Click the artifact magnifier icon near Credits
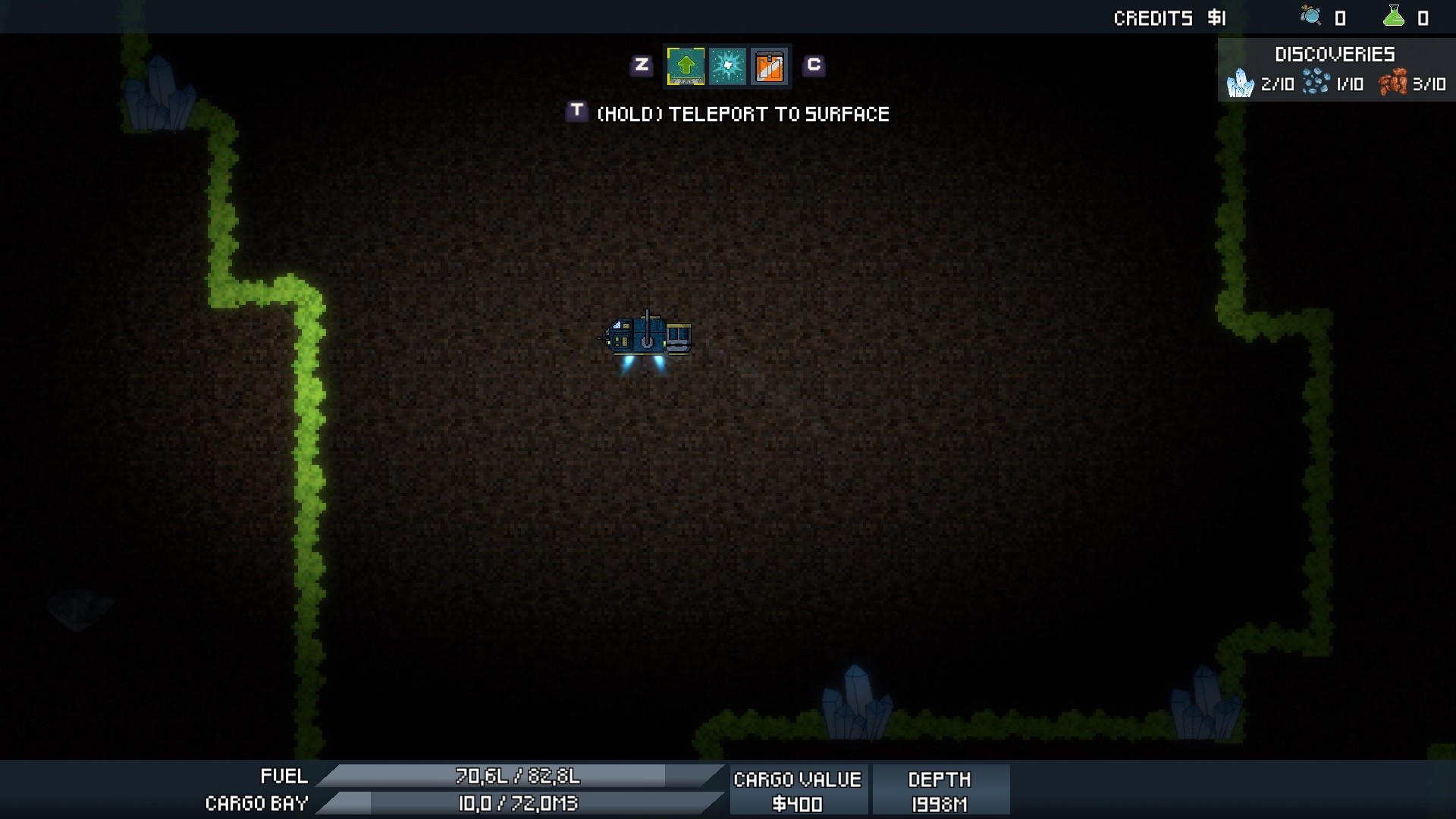This screenshot has height=819, width=1456. coord(1309,16)
